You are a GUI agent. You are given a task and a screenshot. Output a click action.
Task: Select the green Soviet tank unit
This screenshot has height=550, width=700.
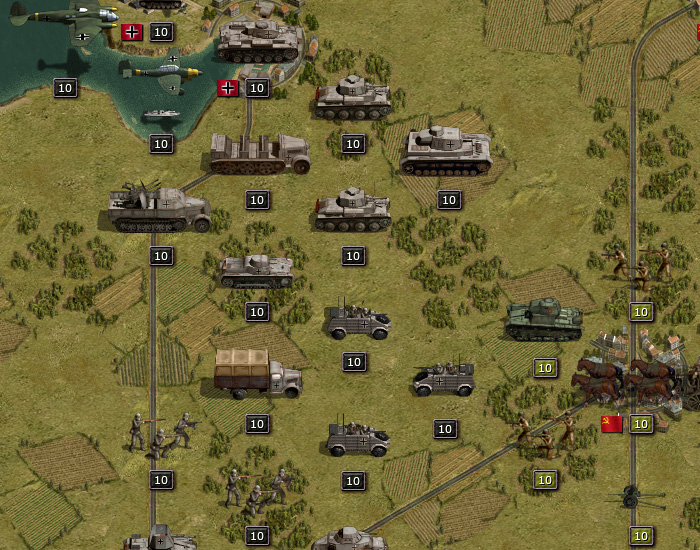click(543, 319)
